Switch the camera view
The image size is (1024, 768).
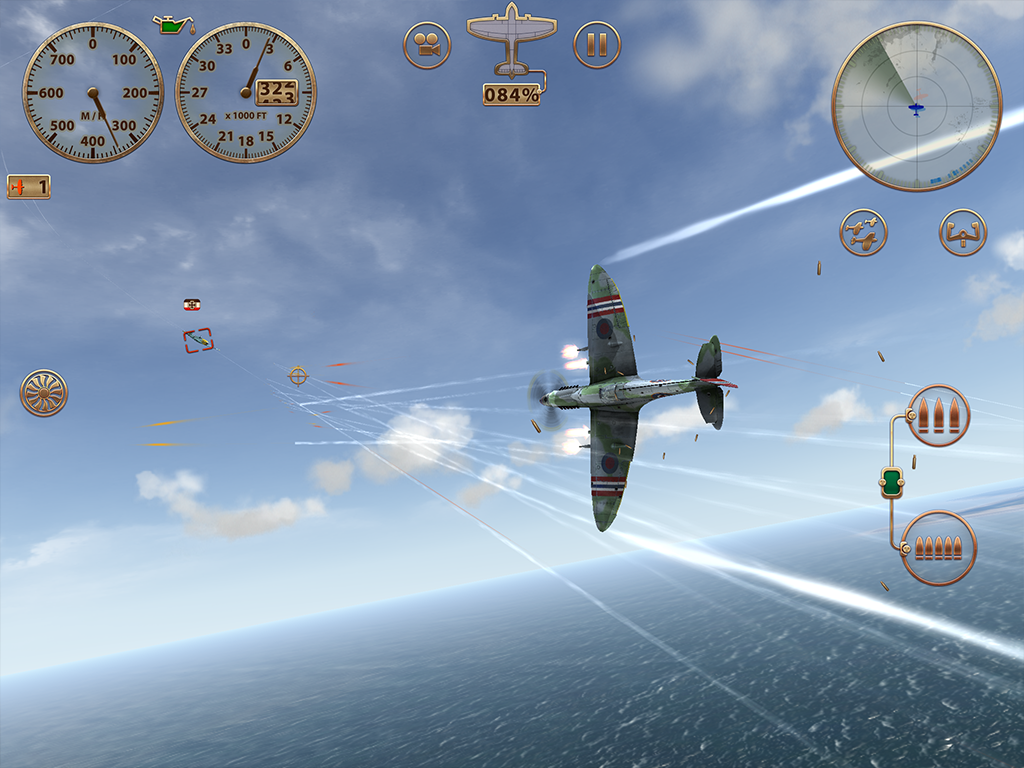(x=427, y=46)
